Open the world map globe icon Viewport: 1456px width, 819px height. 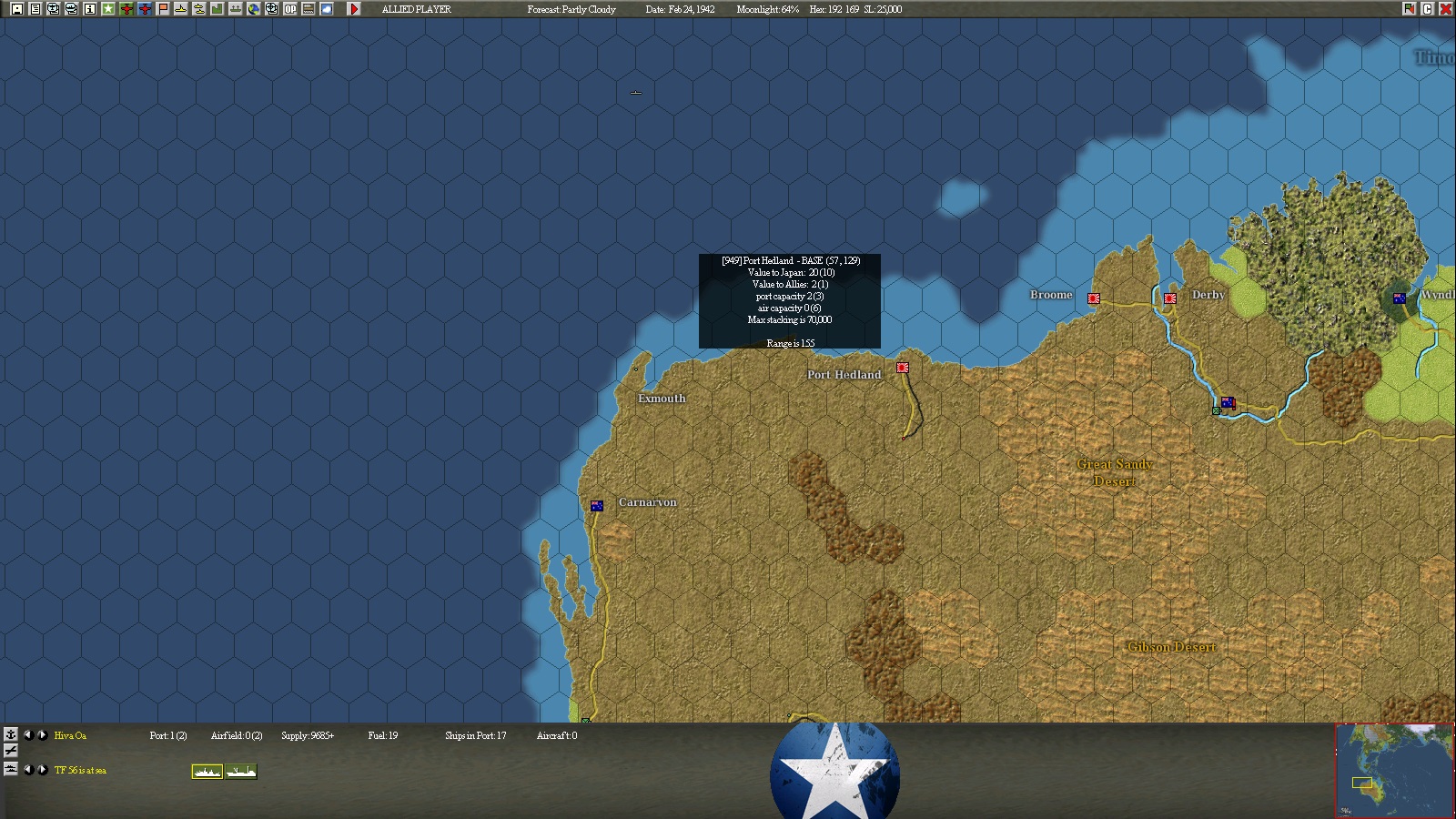254,9
